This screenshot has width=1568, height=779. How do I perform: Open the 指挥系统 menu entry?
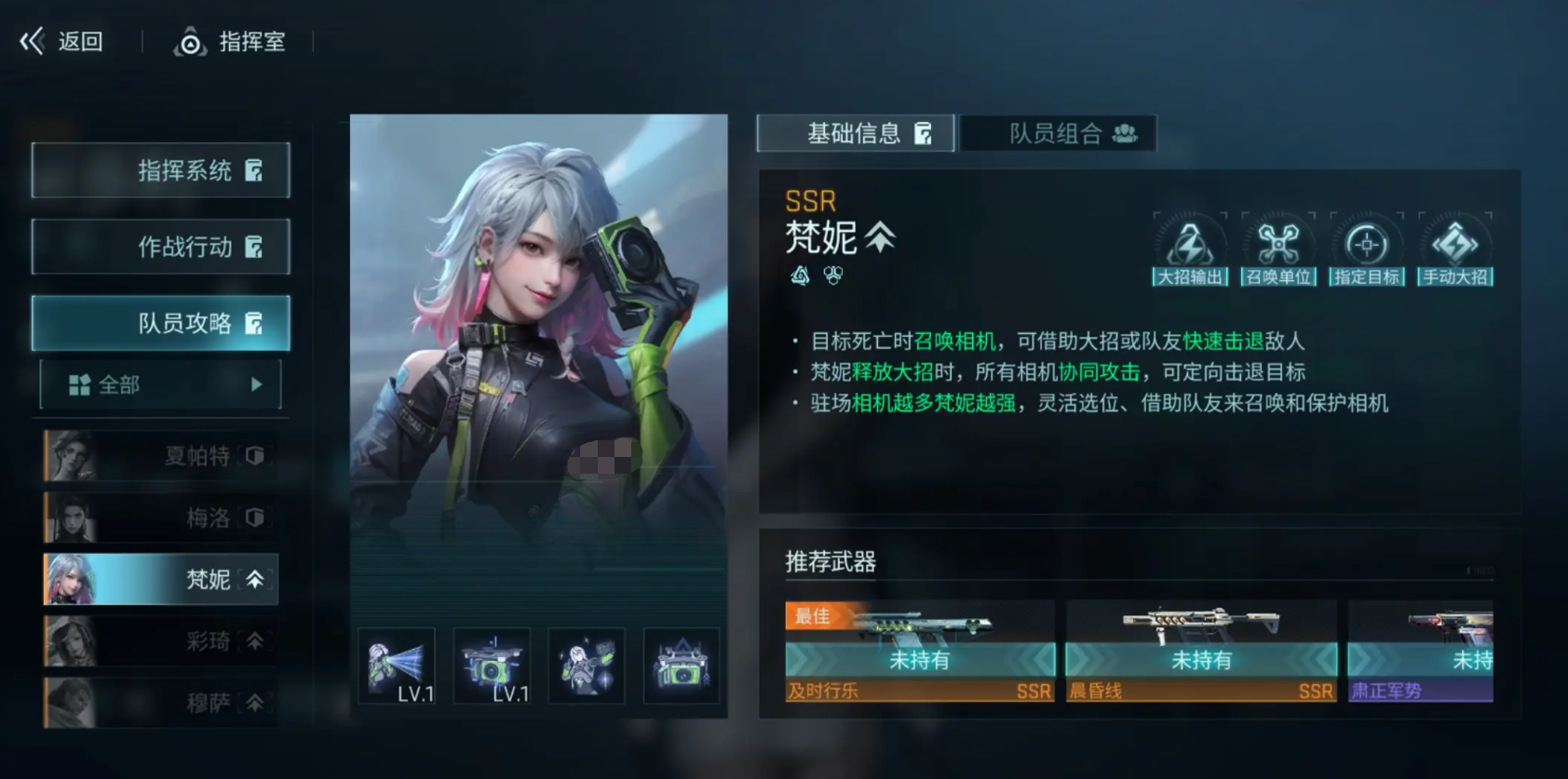[x=161, y=170]
